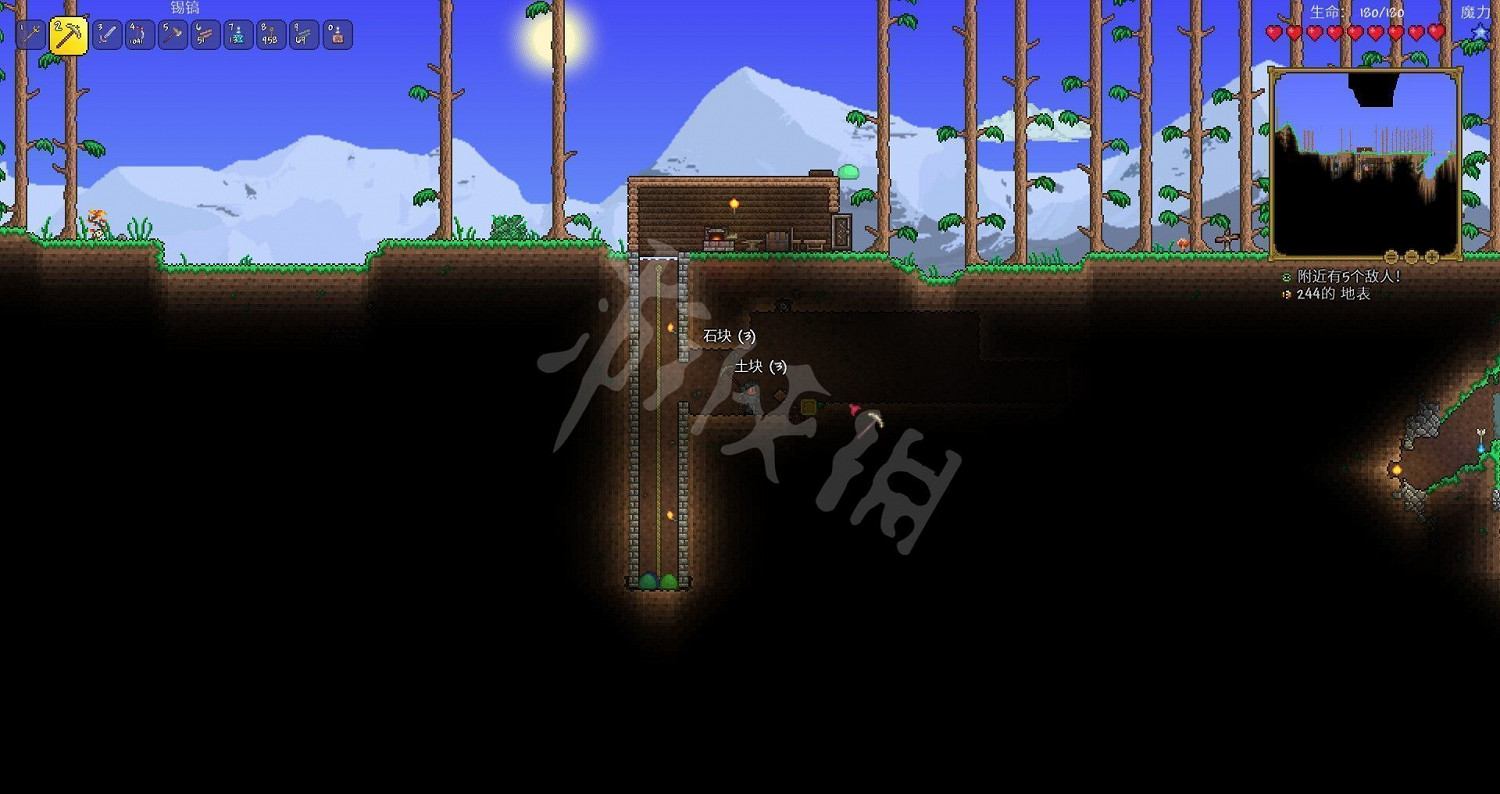This screenshot has width=1500, height=794.
Task: Equip the tool in hotbar slot 1
Action: (x=30, y=33)
